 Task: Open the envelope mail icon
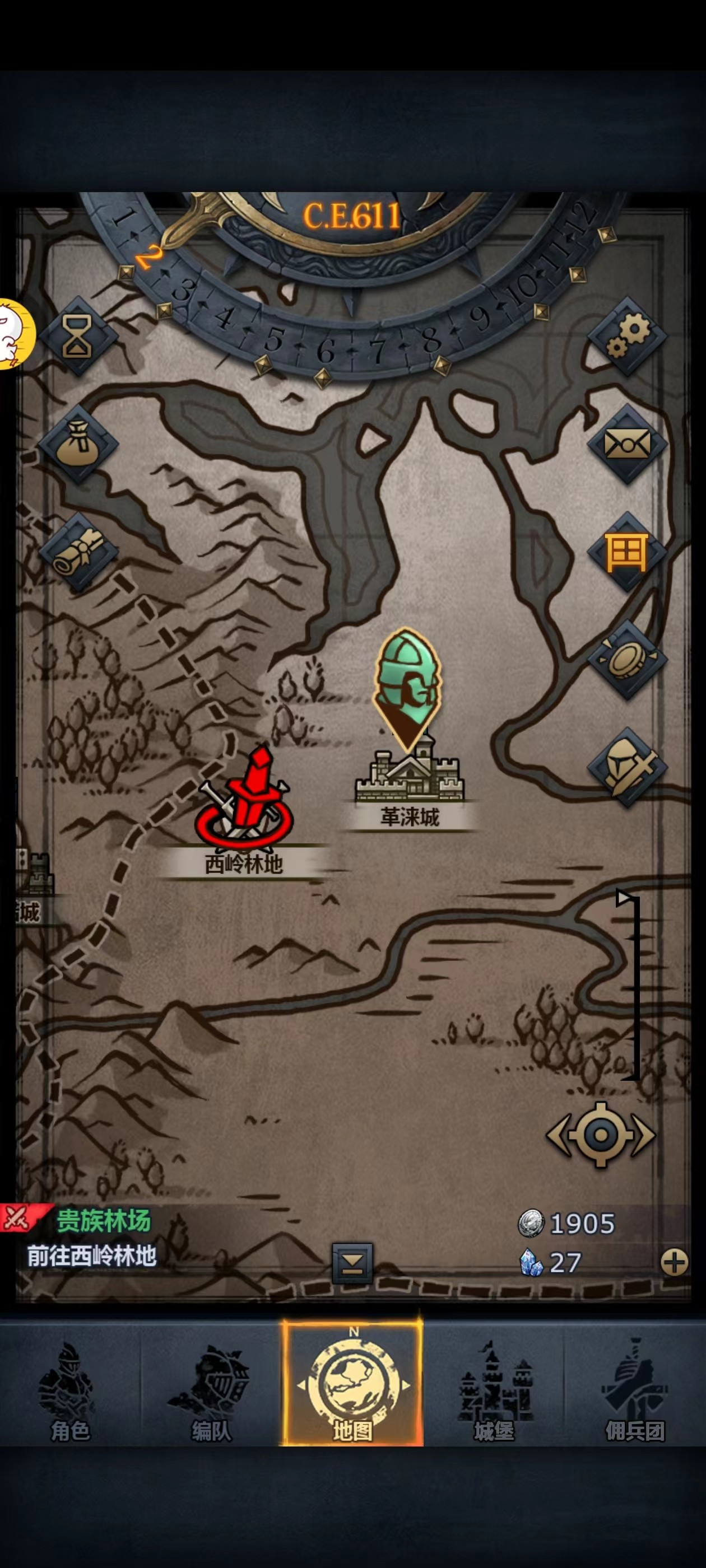(628, 444)
